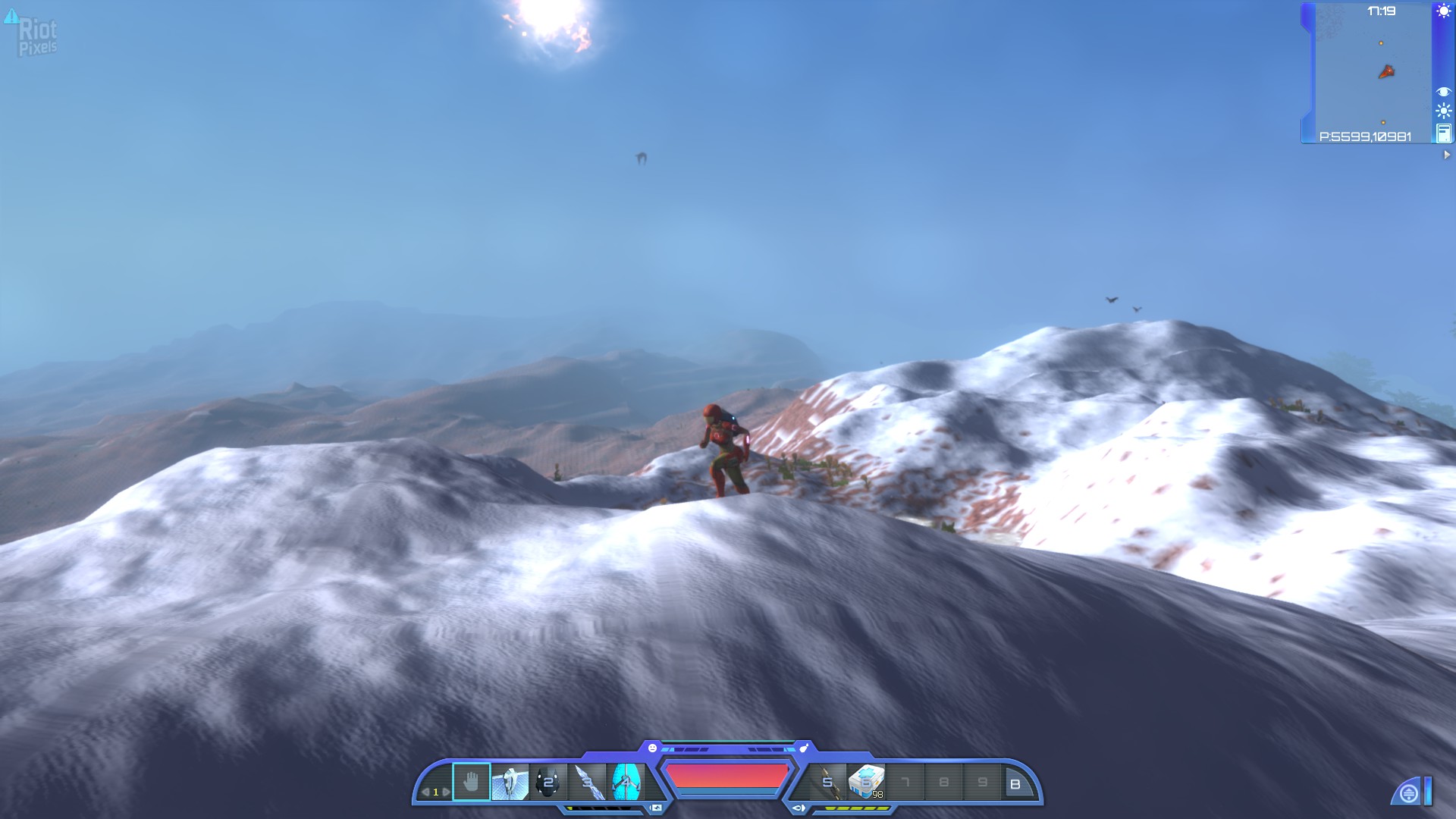Click the smiley face status icon

pos(652,748)
